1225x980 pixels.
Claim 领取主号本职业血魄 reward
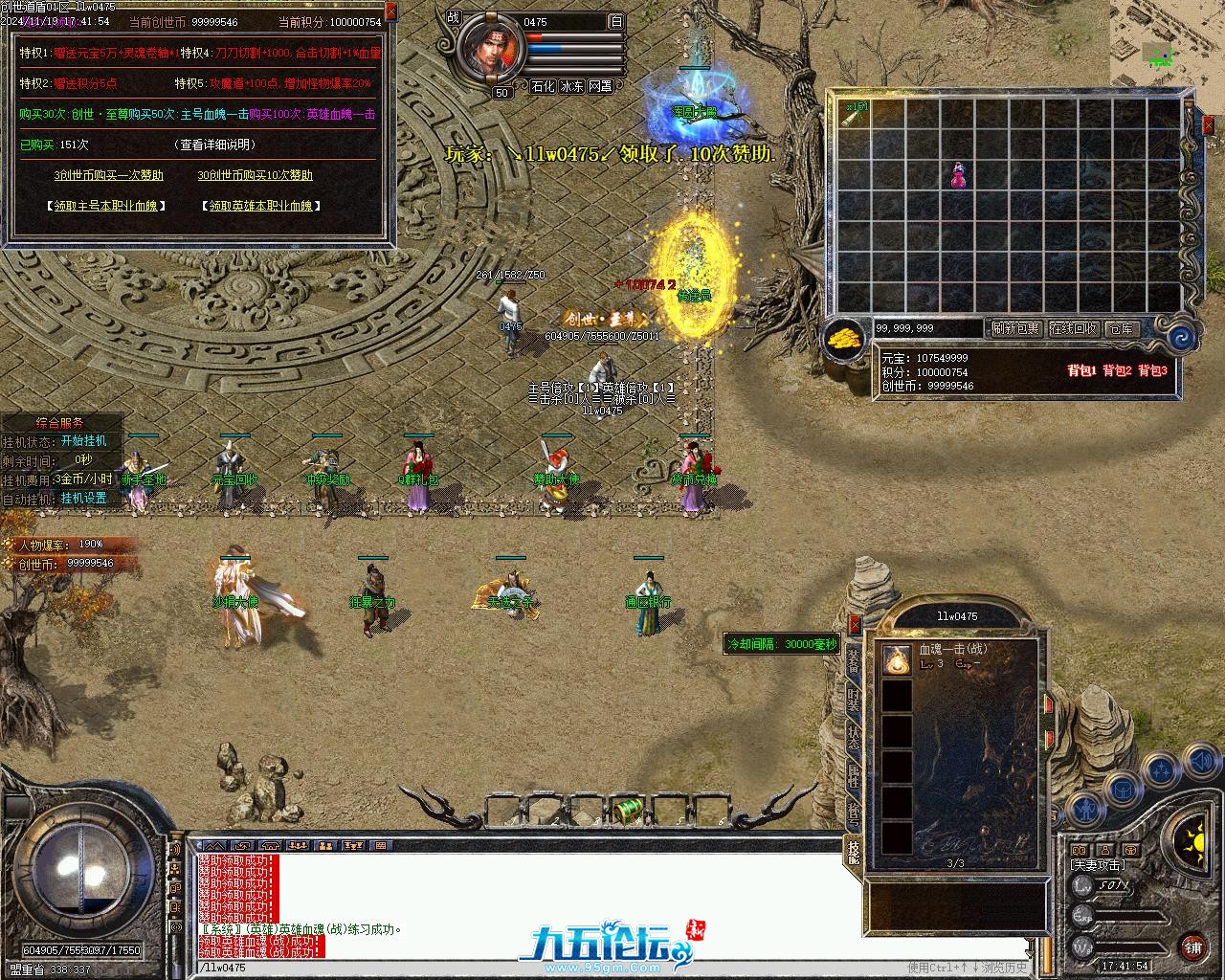(x=106, y=206)
